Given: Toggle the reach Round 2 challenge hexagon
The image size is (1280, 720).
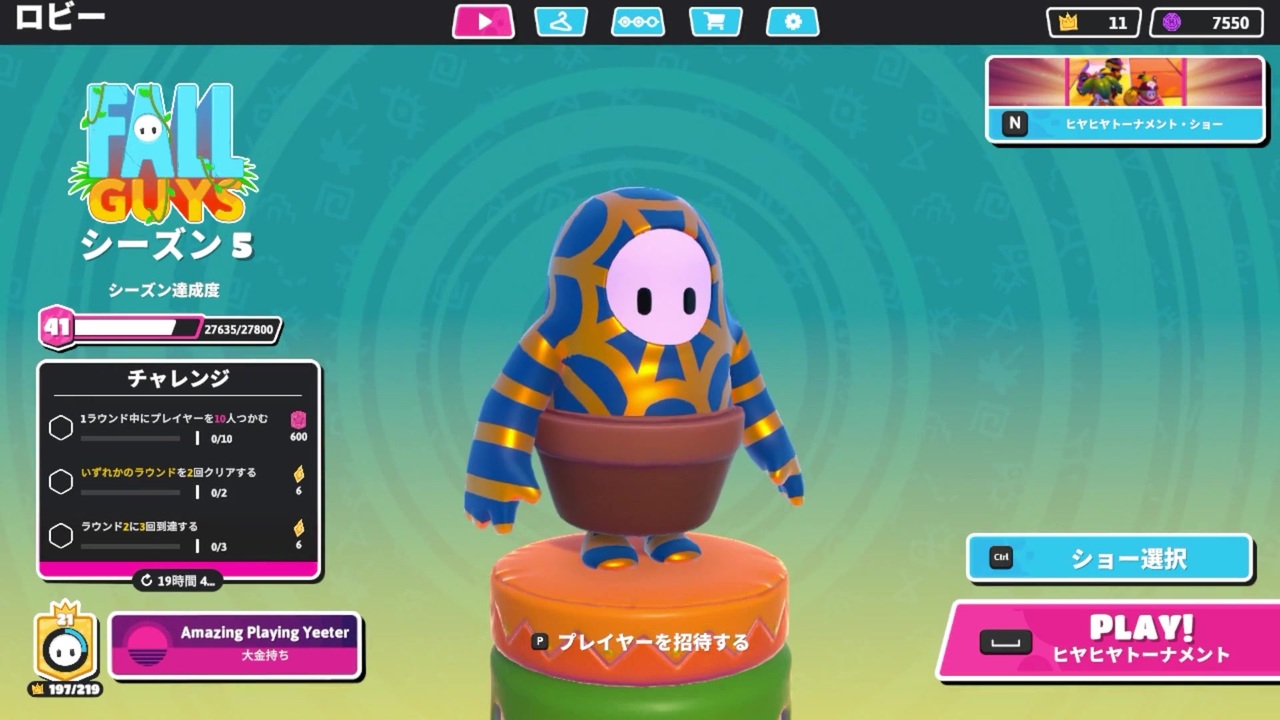Looking at the screenshot, I should 60,535.
